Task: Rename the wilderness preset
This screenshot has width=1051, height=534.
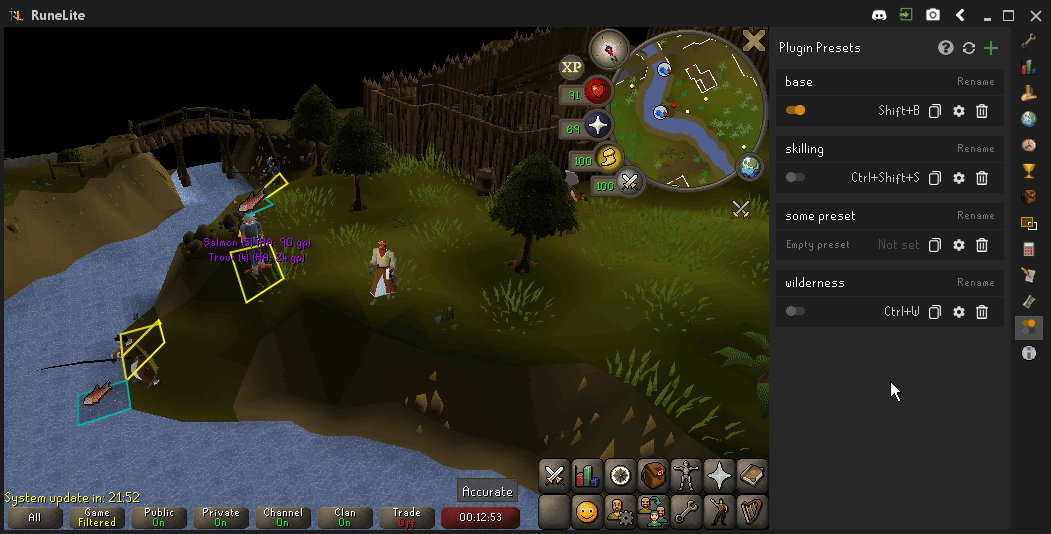Action: tap(975, 283)
